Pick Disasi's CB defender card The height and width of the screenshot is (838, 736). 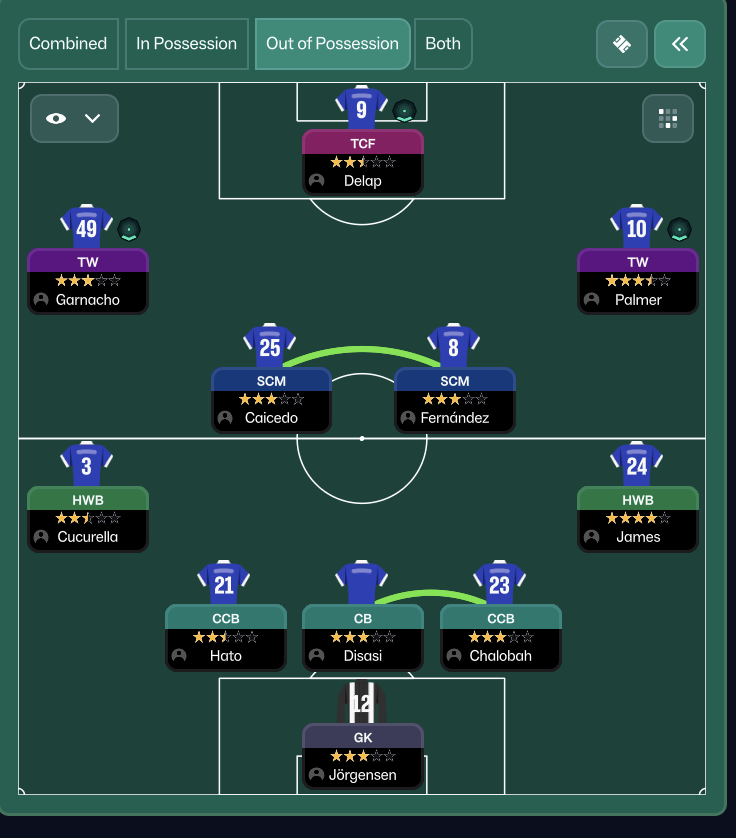[363, 637]
